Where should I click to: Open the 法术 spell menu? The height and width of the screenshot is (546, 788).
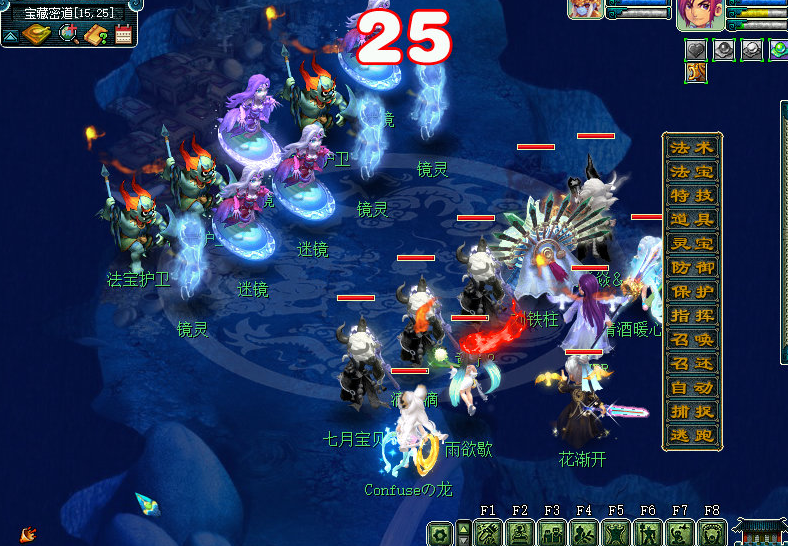point(692,148)
